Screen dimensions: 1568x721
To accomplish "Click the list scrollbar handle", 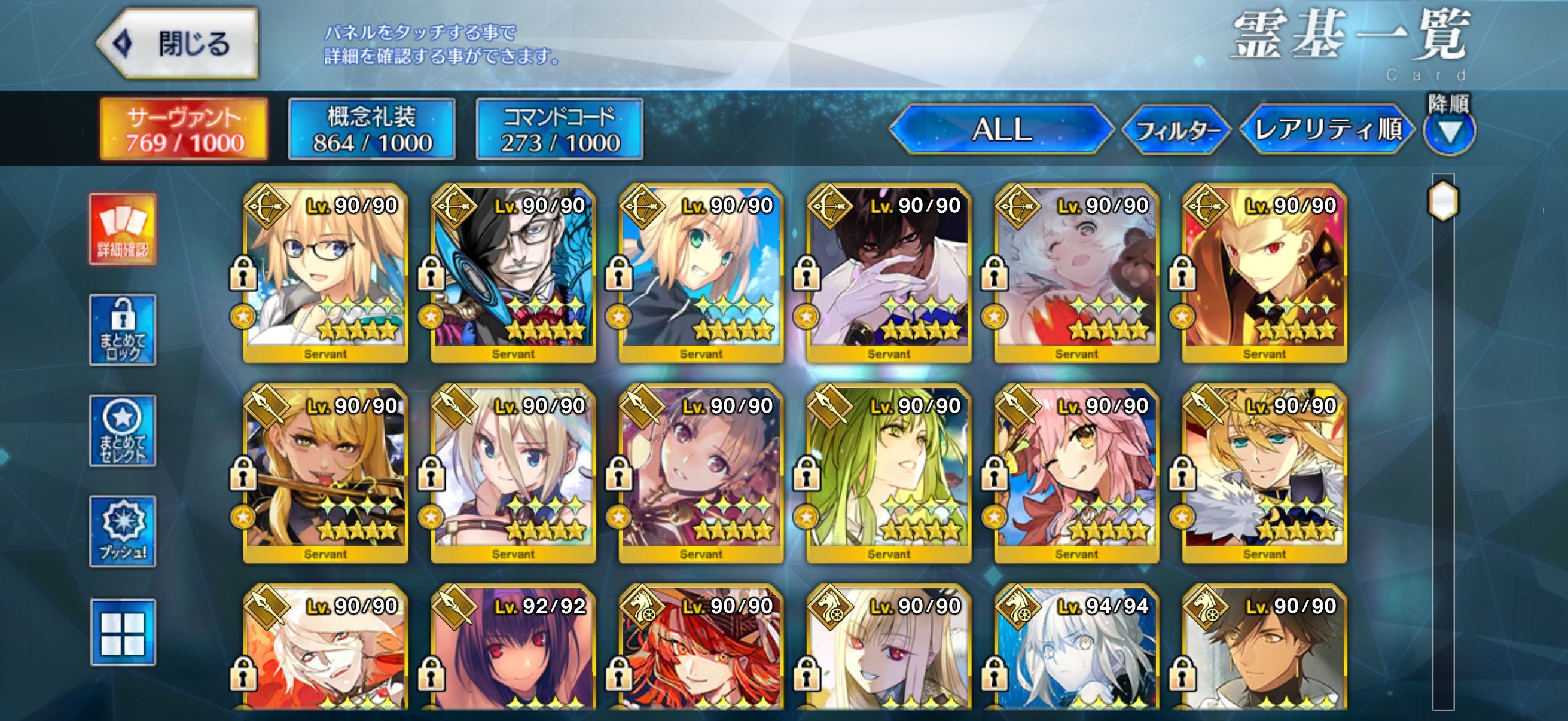I will coord(1442,201).
